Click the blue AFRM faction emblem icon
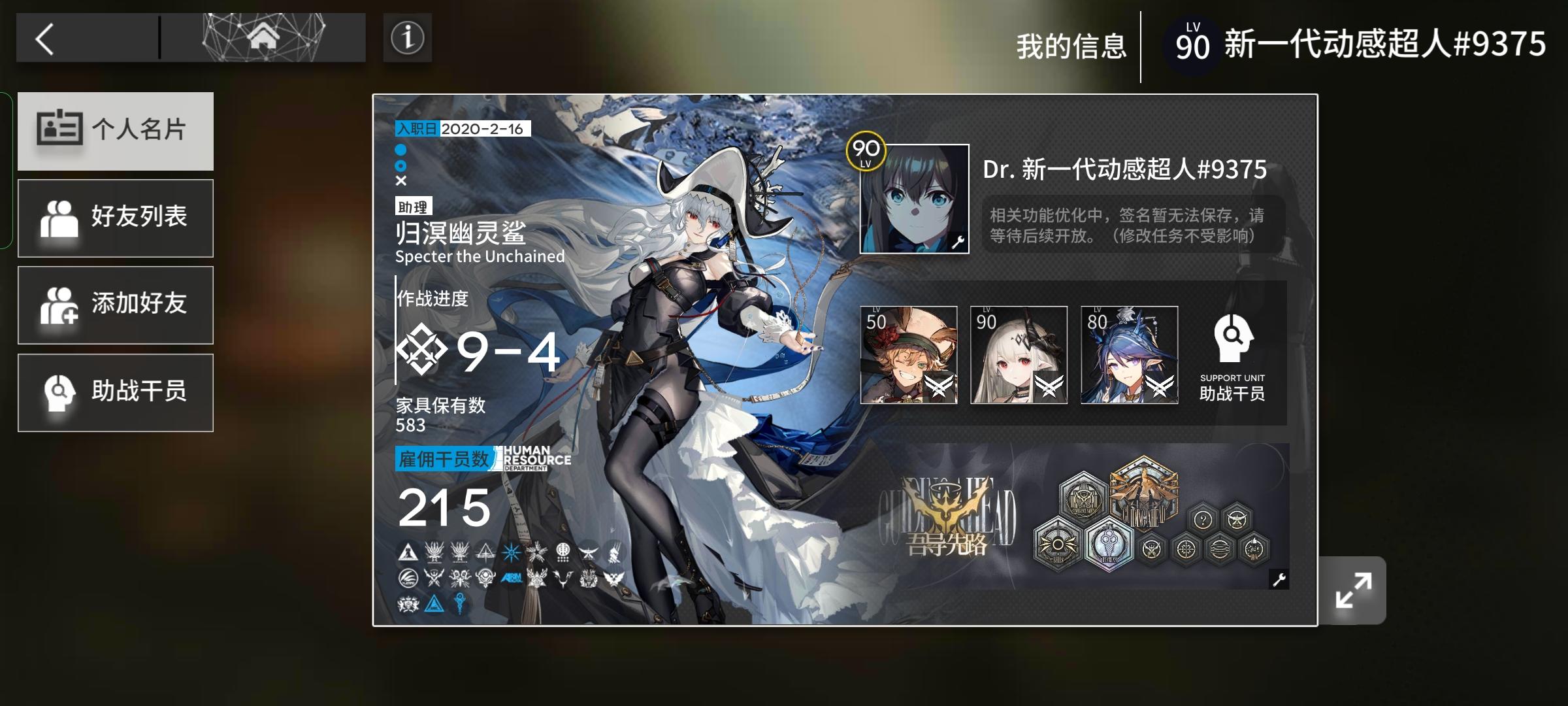 click(512, 577)
